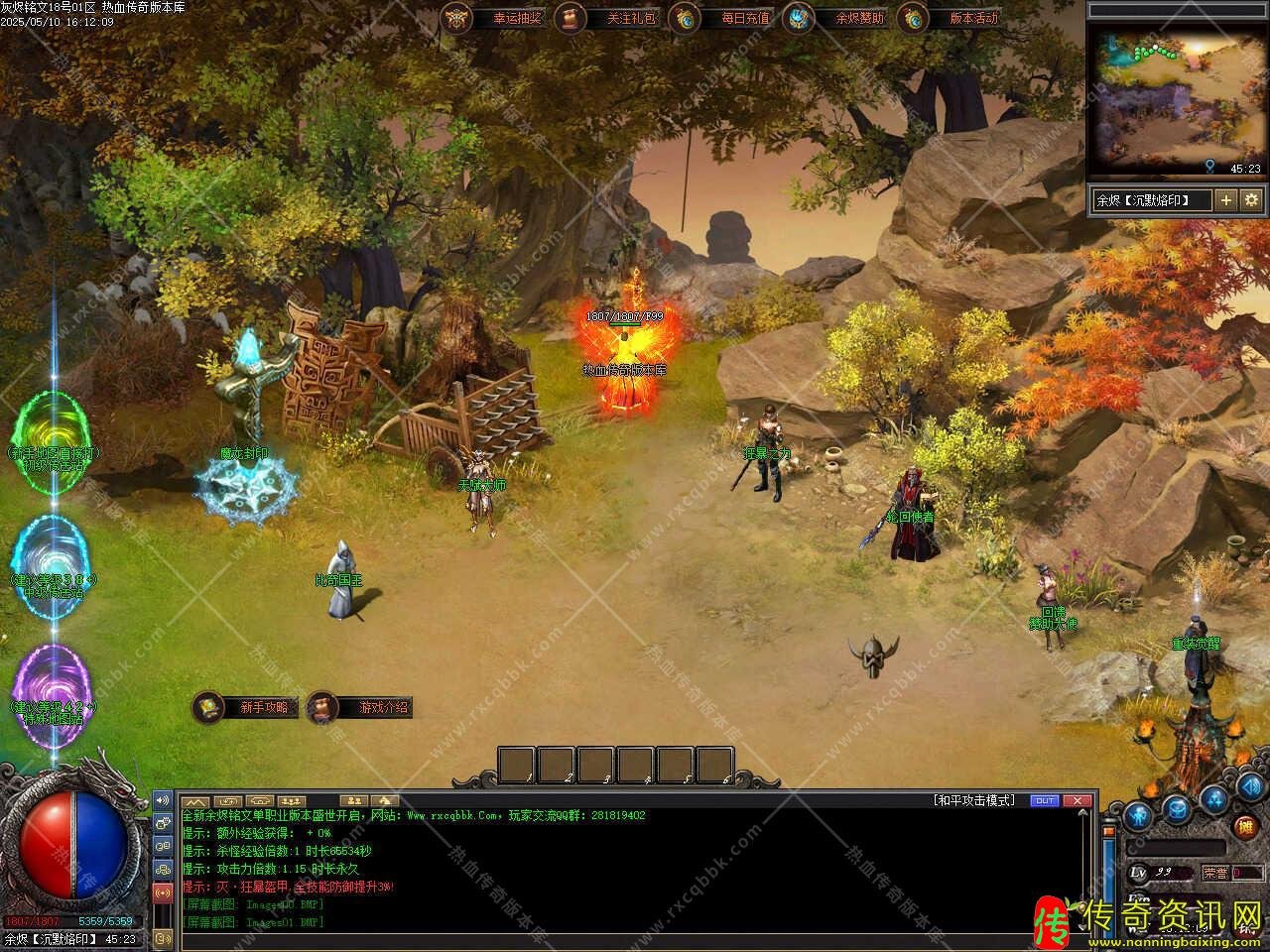Switch the 和平攻击模式 attack mode label
Screen dimensions: 1270x952
click(x=974, y=800)
